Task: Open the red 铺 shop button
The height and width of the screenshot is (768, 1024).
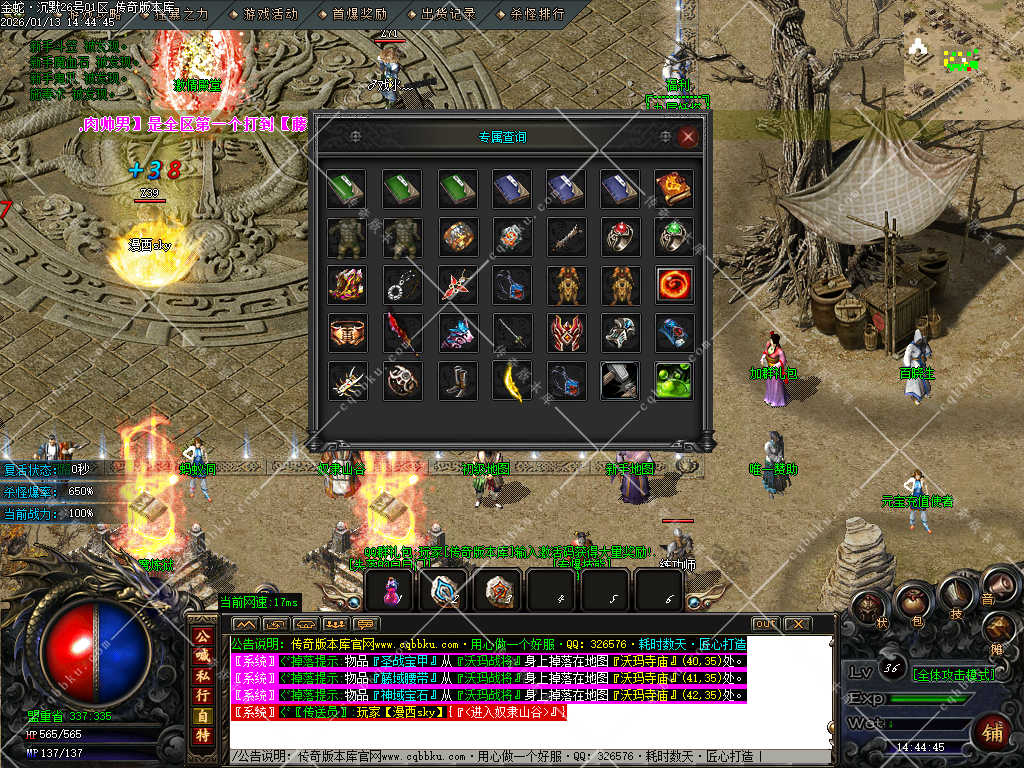Action: [992, 731]
